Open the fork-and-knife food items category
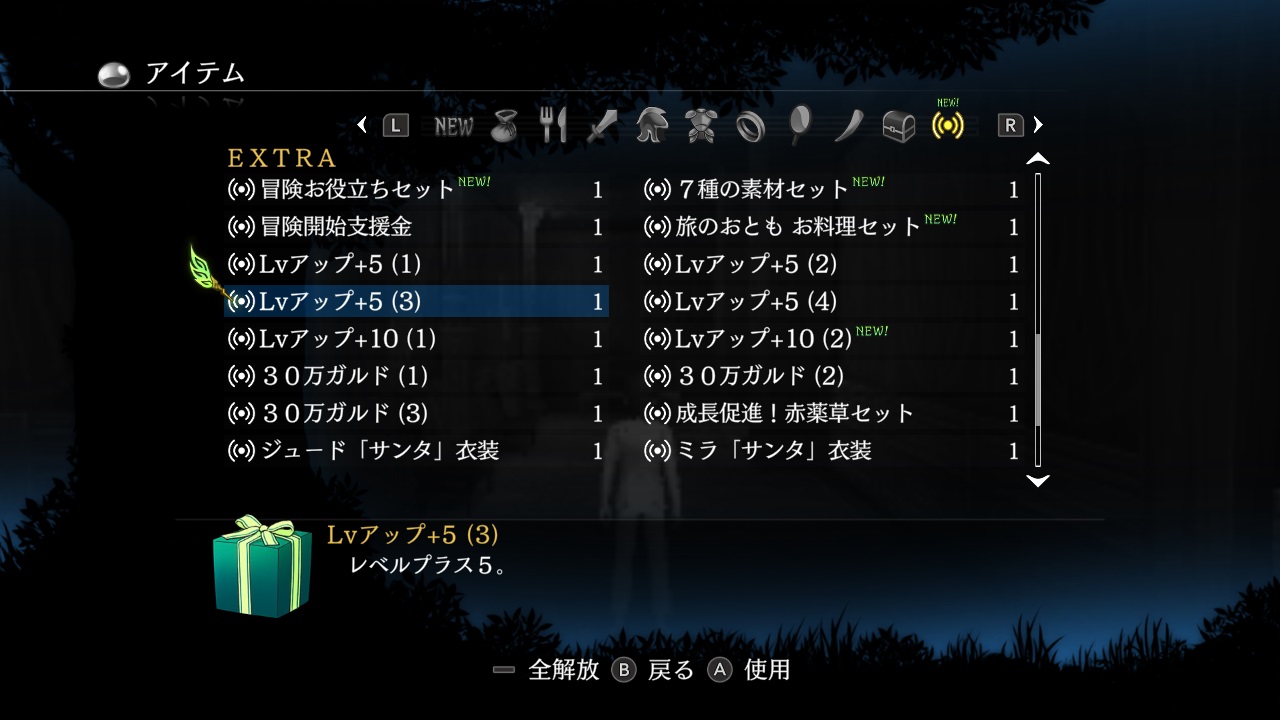Image resolution: width=1280 pixels, height=720 pixels. pos(555,124)
